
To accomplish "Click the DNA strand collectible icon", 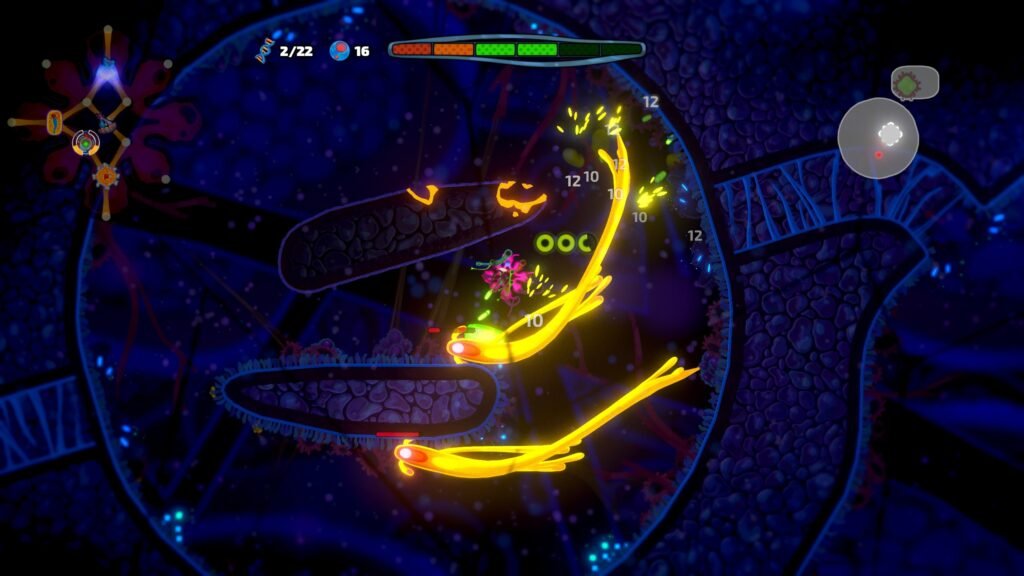I will [x=265, y=50].
